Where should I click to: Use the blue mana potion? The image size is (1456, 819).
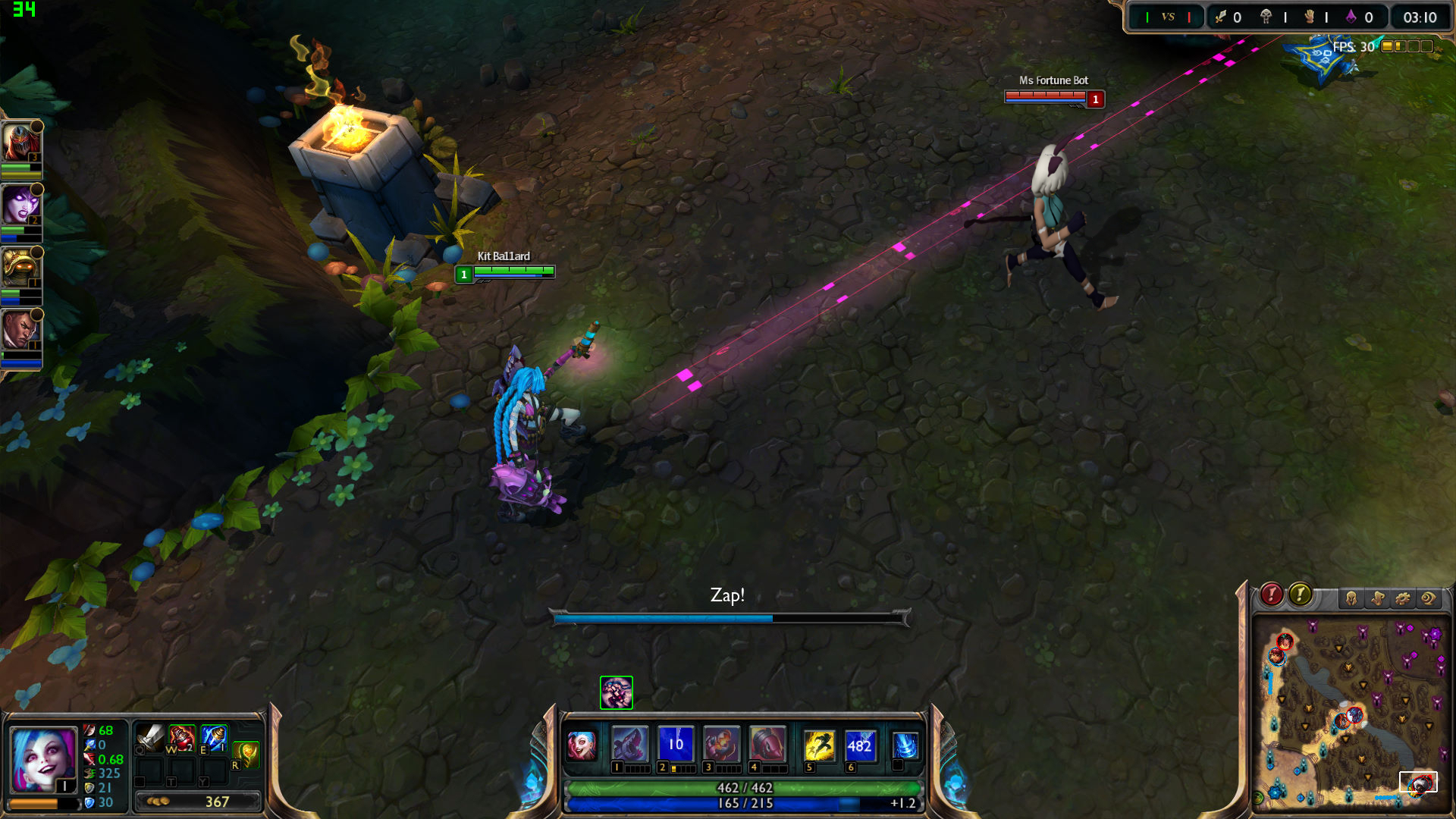coord(214,737)
